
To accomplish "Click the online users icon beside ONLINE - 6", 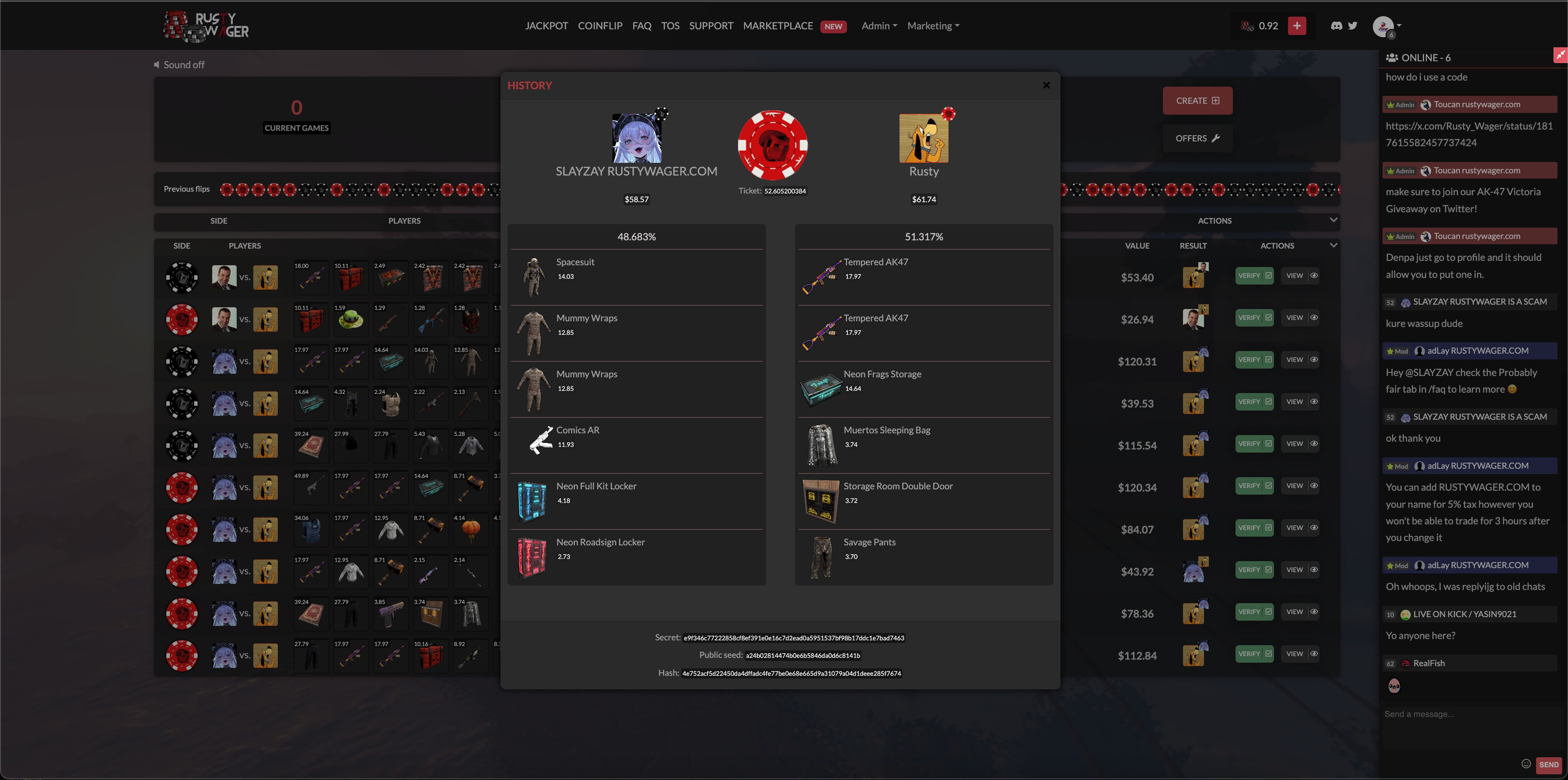I will tap(1392, 57).
